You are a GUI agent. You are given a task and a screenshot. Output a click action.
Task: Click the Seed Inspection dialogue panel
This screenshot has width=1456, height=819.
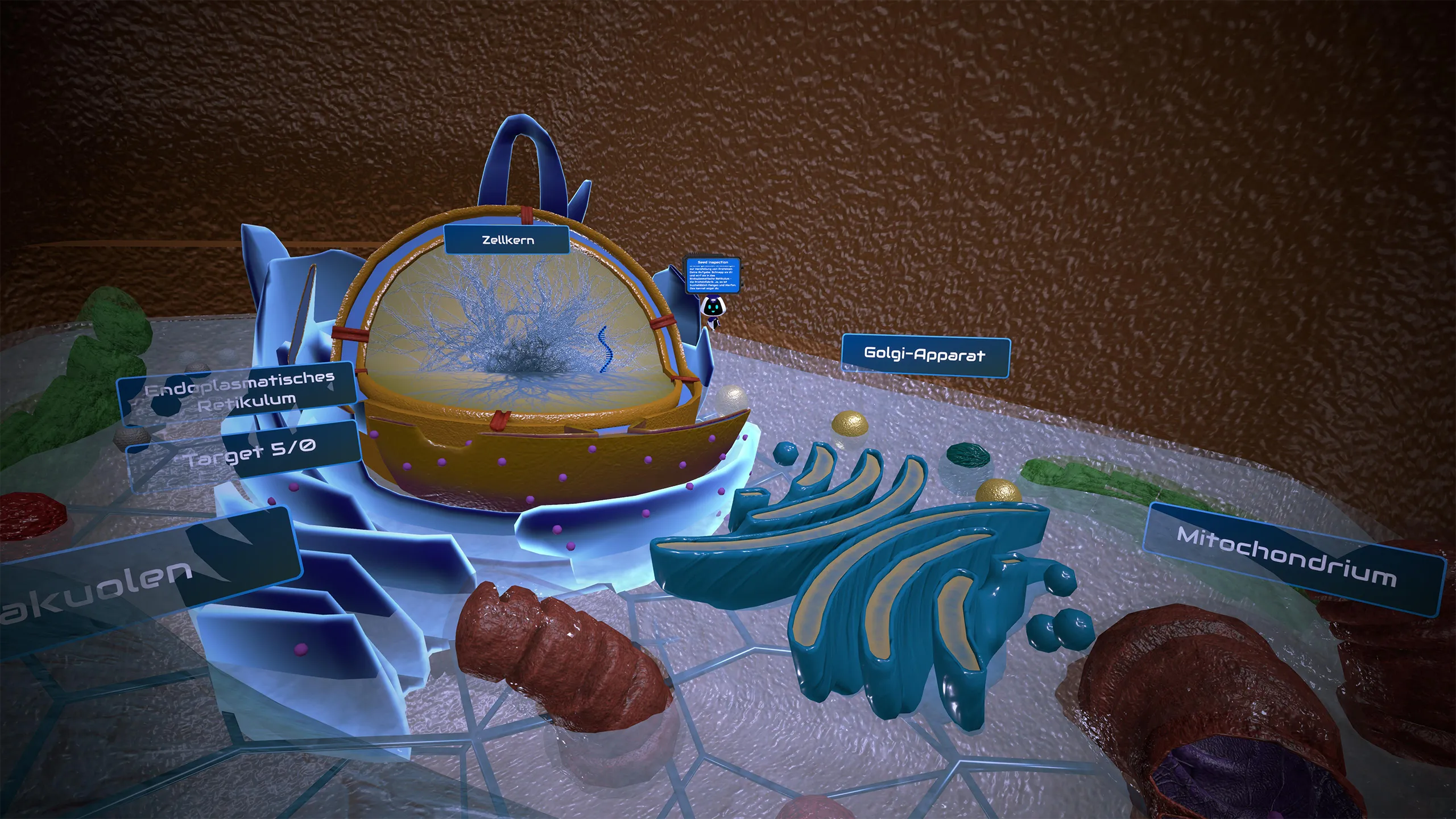(712, 276)
